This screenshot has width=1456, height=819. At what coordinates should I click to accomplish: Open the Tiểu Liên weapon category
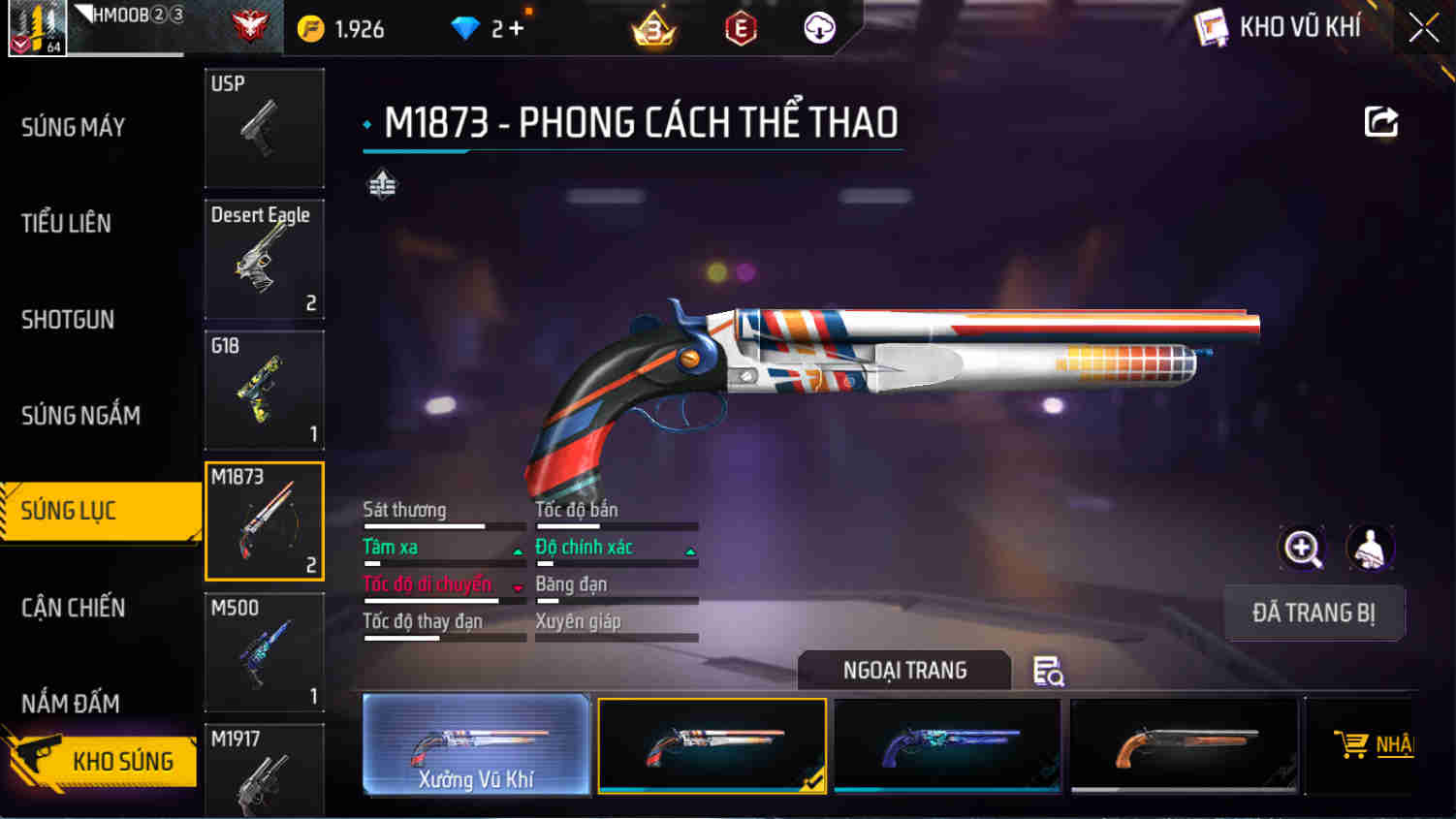(66, 223)
